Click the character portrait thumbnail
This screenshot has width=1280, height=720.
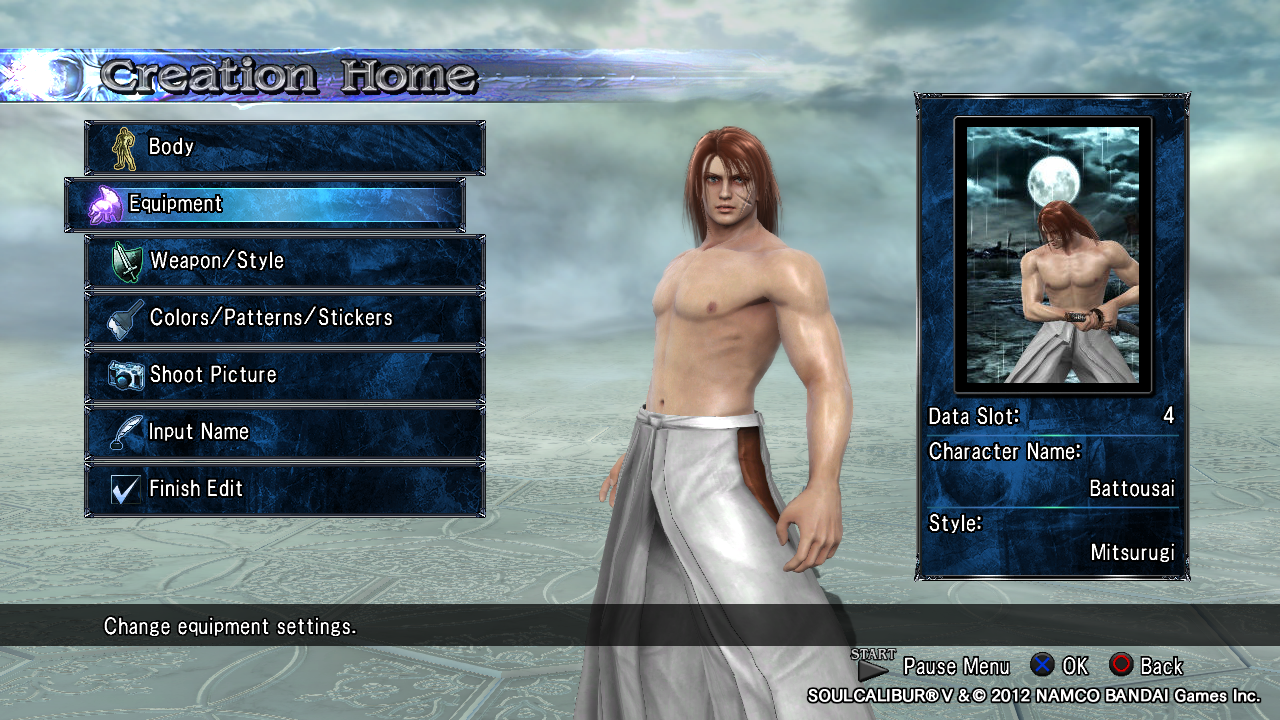tap(1053, 254)
